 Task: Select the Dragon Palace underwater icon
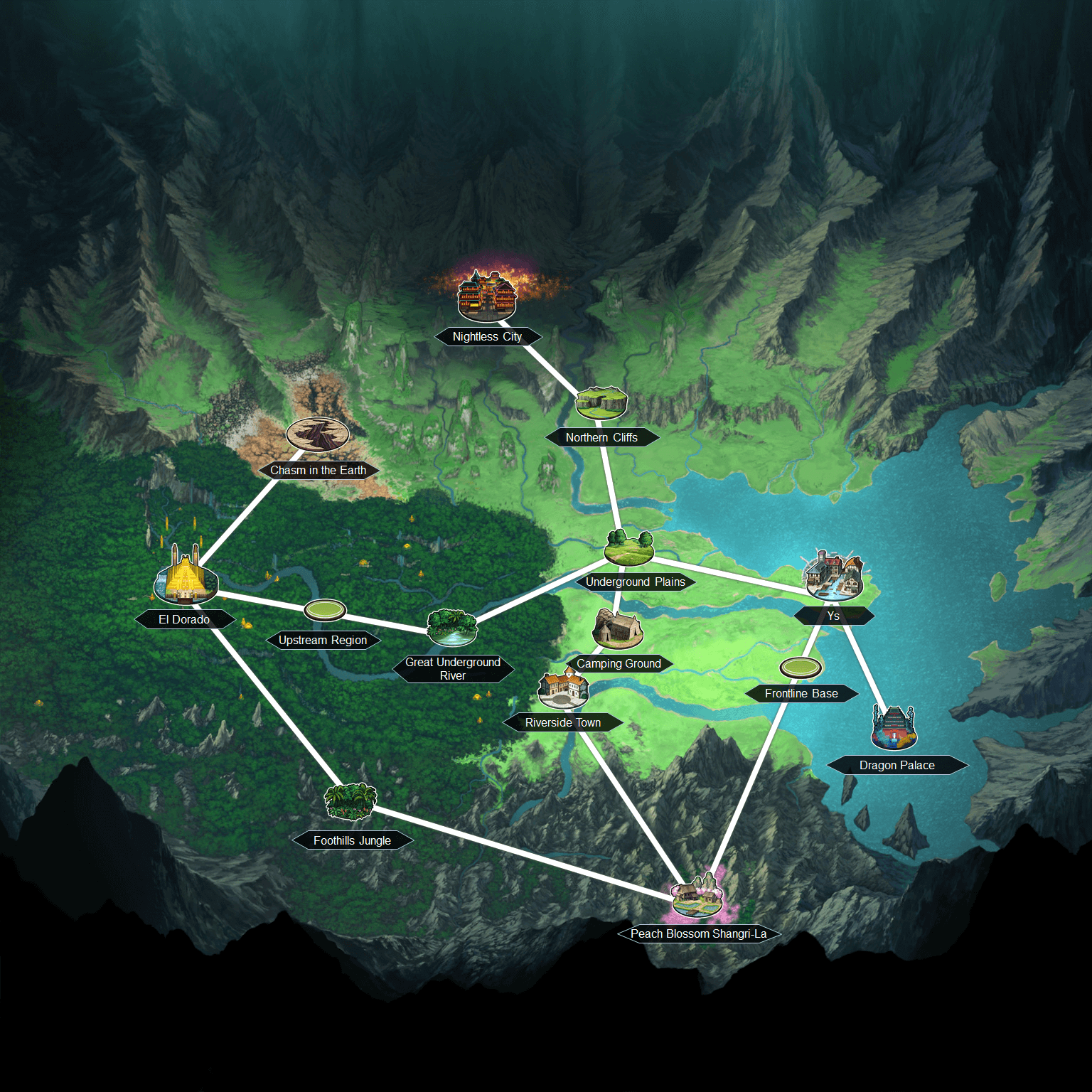(x=894, y=726)
